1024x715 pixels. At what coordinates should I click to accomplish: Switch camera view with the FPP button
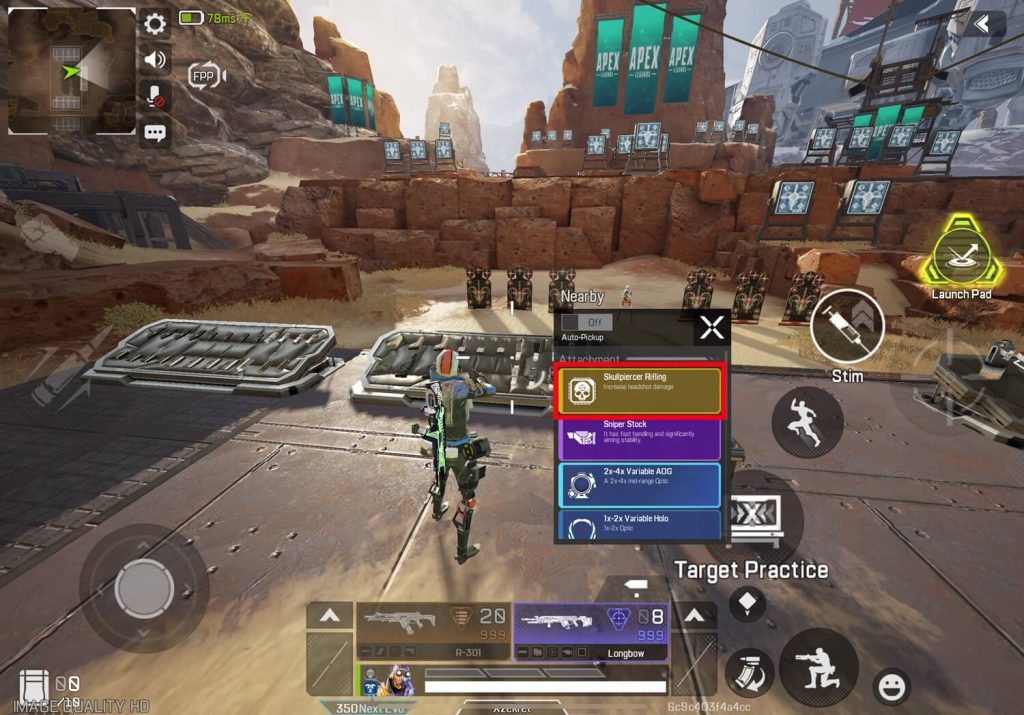tap(205, 75)
